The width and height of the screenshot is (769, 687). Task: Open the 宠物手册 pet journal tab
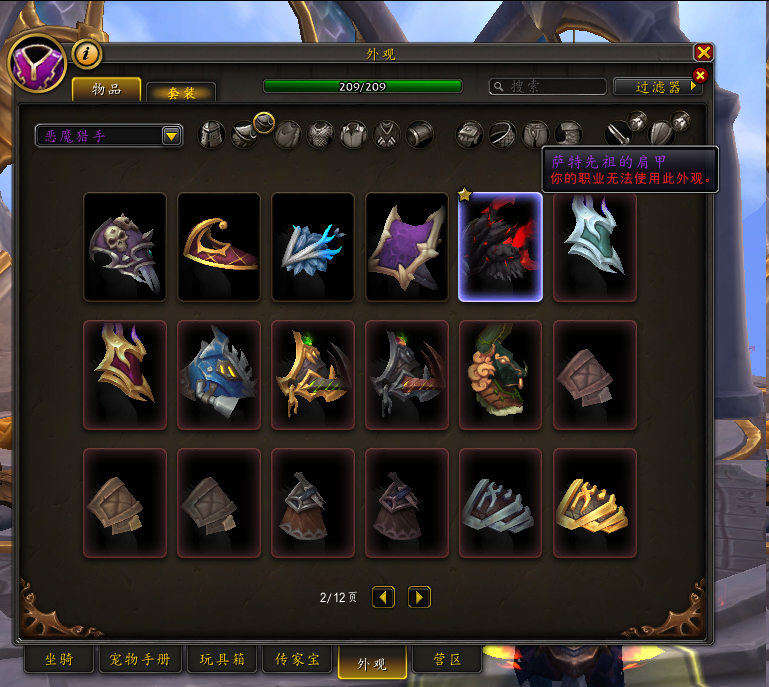[140, 660]
